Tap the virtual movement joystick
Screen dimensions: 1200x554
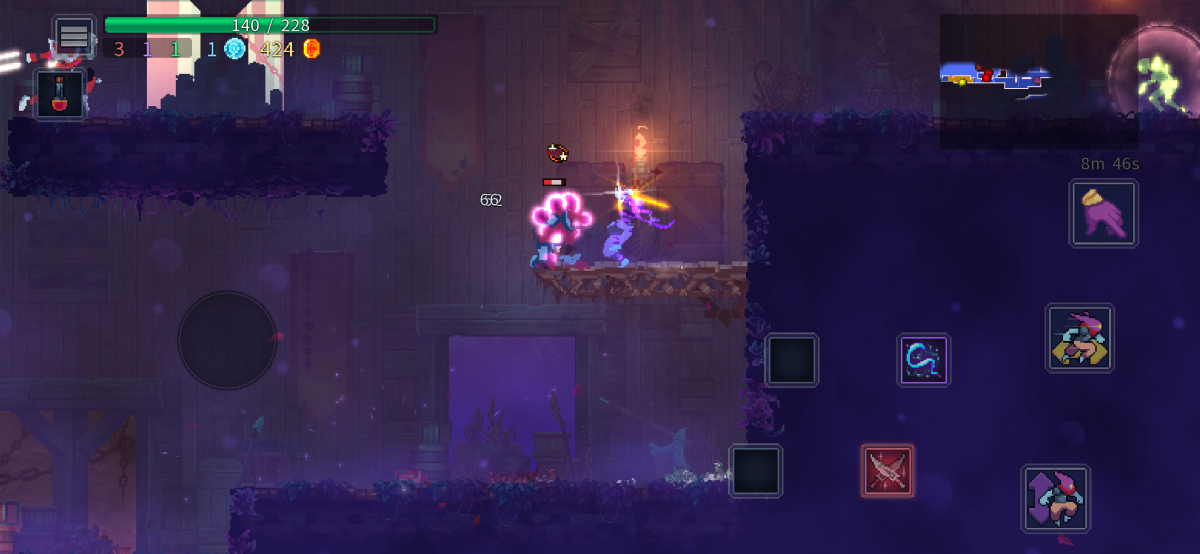[227, 340]
